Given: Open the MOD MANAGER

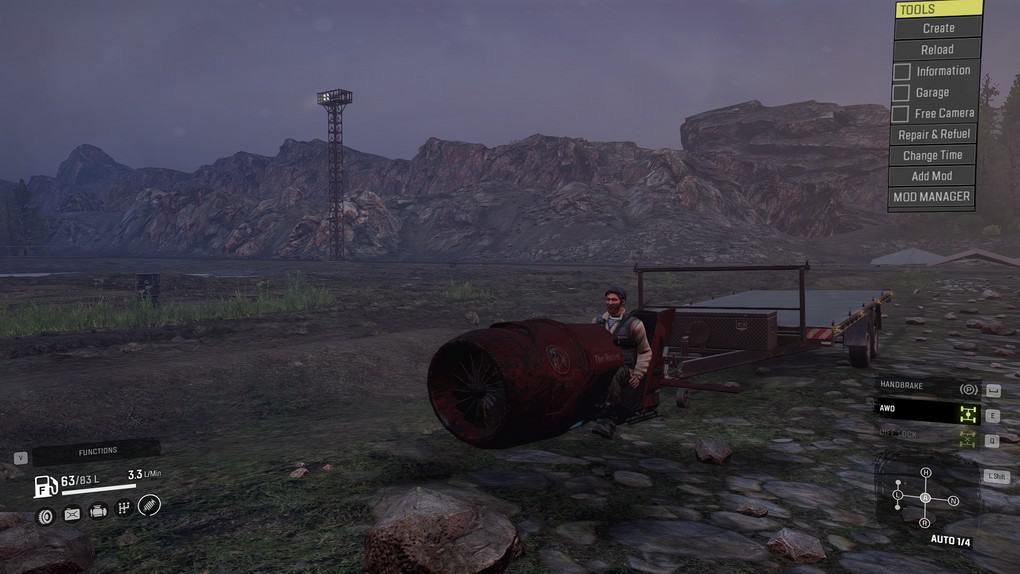Looking at the screenshot, I should pyautogui.click(x=931, y=197).
